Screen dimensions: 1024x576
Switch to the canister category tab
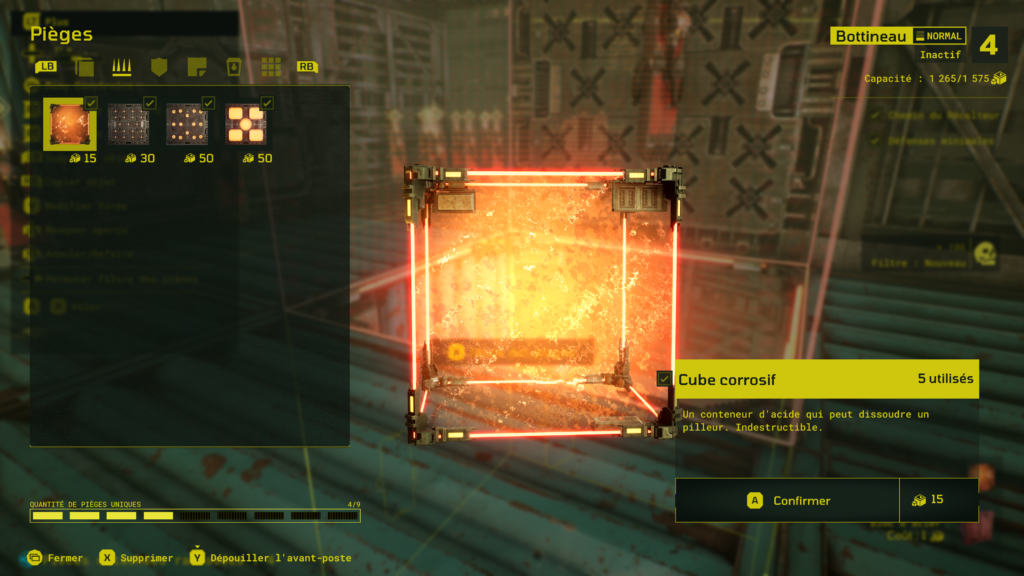pyautogui.click(x=233, y=67)
